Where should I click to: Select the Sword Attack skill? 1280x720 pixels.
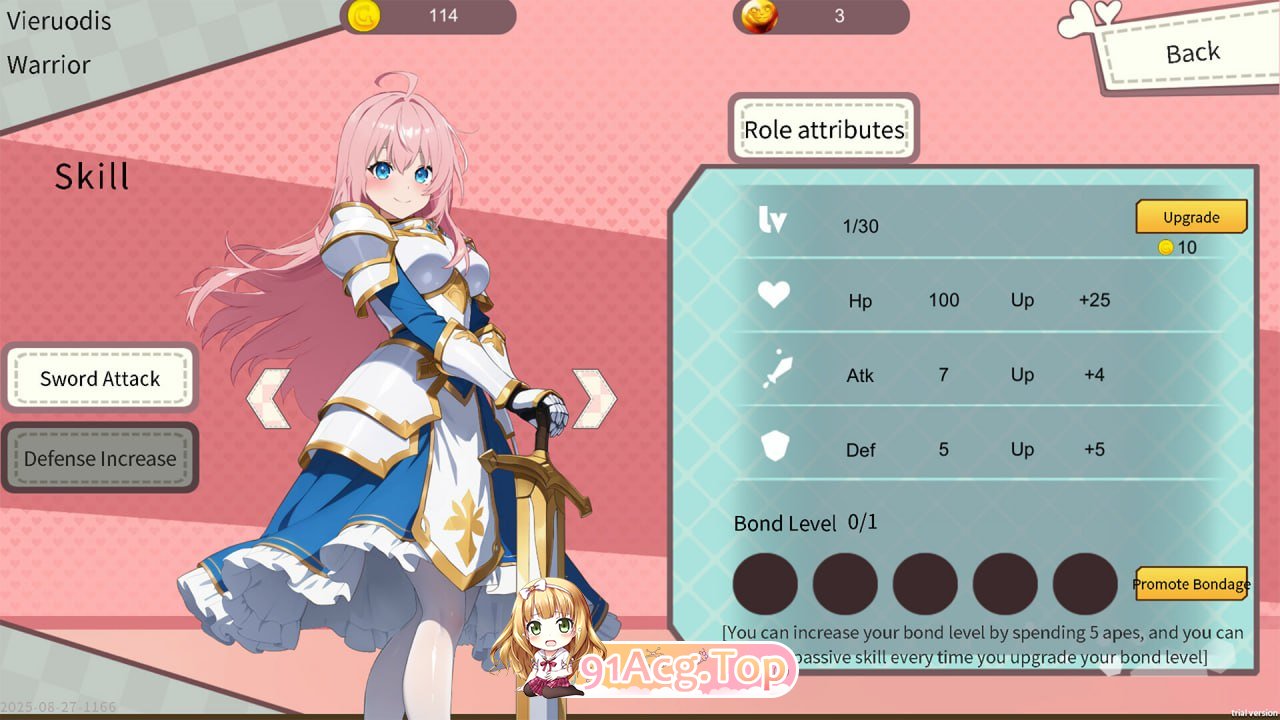point(100,378)
